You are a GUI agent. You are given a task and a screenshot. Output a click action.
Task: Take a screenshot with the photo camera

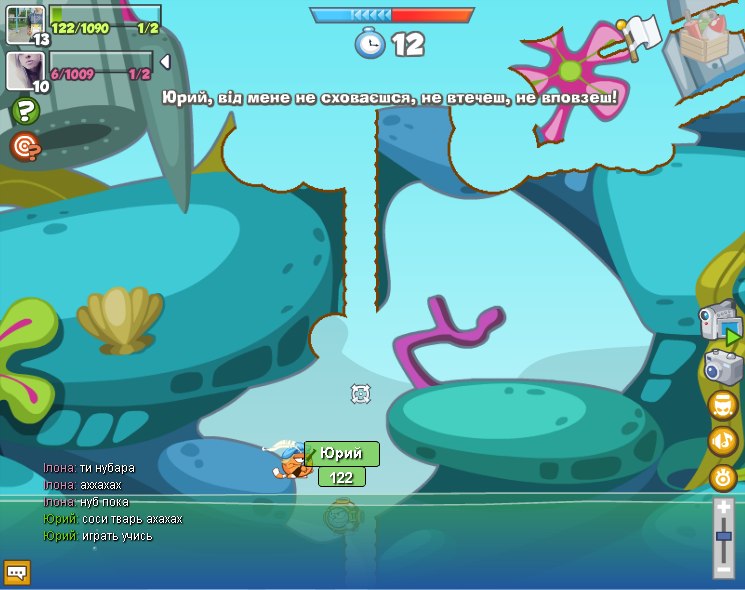[x=723, y=367]
